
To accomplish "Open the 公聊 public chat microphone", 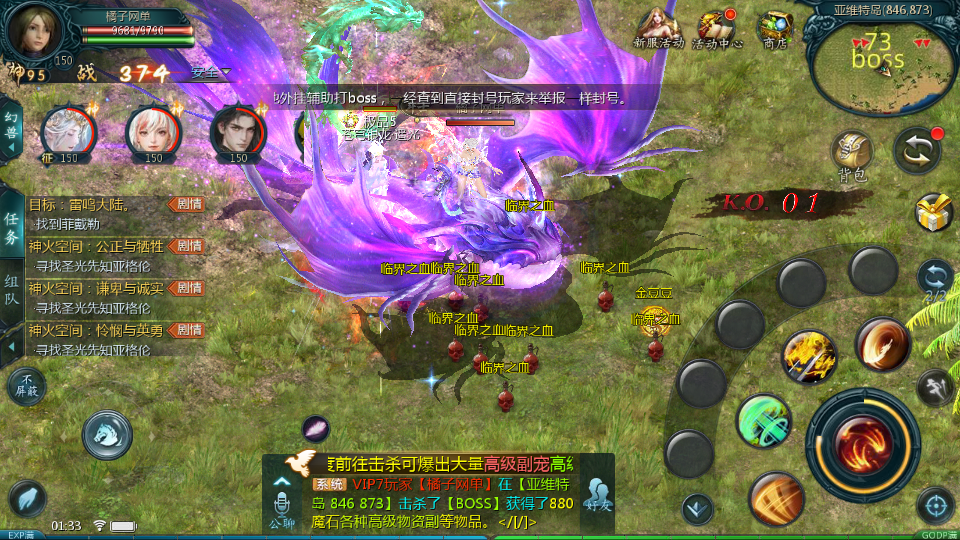I will tap(282, 500).
